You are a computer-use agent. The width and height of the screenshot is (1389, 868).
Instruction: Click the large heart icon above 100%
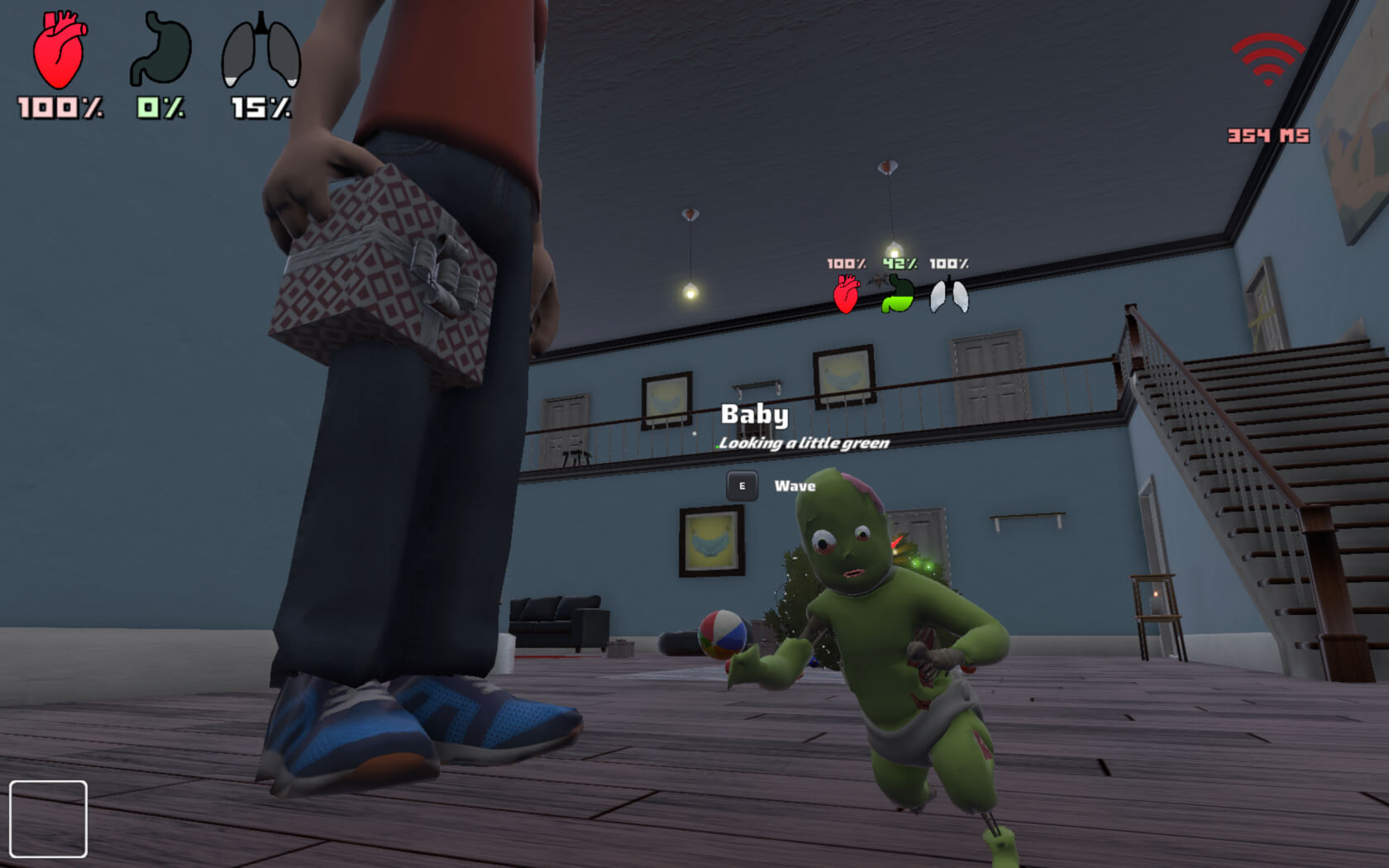[x=59, y=51]
